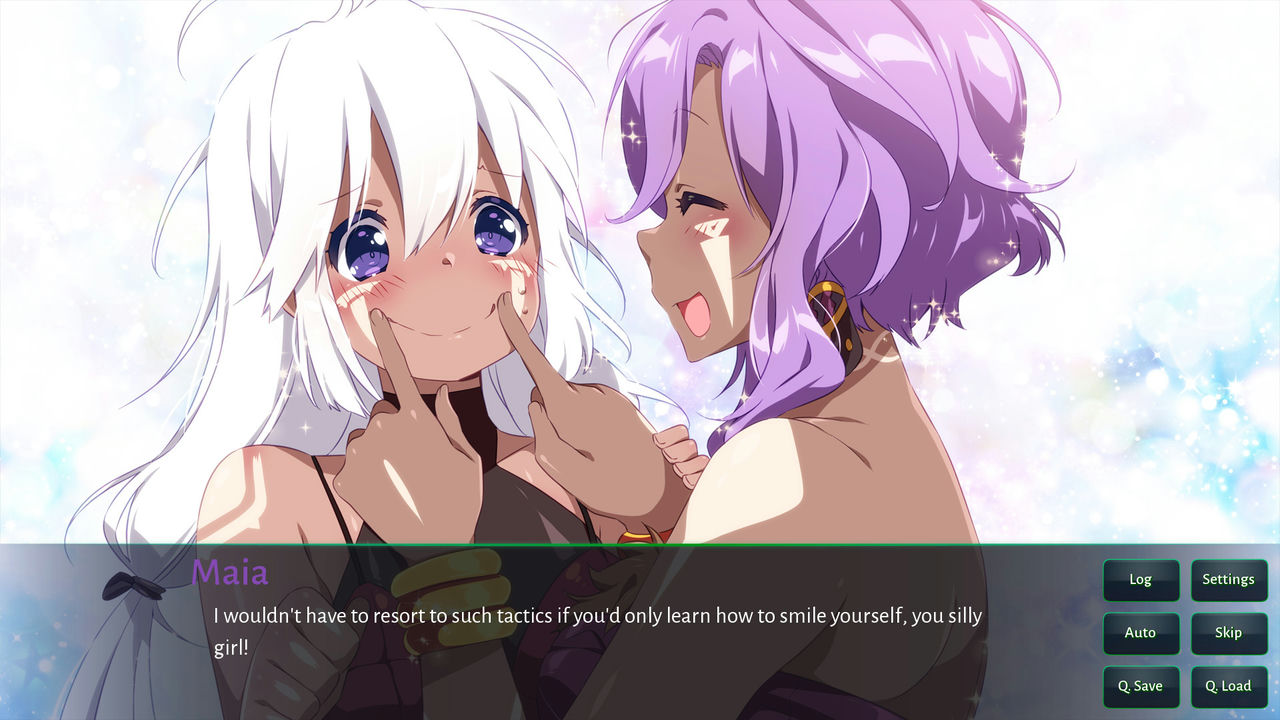Turn on auto-advance with Auto
The height and width of the screenshot is (720, 1280).
pyautogui.click(x=1140, y=633)
